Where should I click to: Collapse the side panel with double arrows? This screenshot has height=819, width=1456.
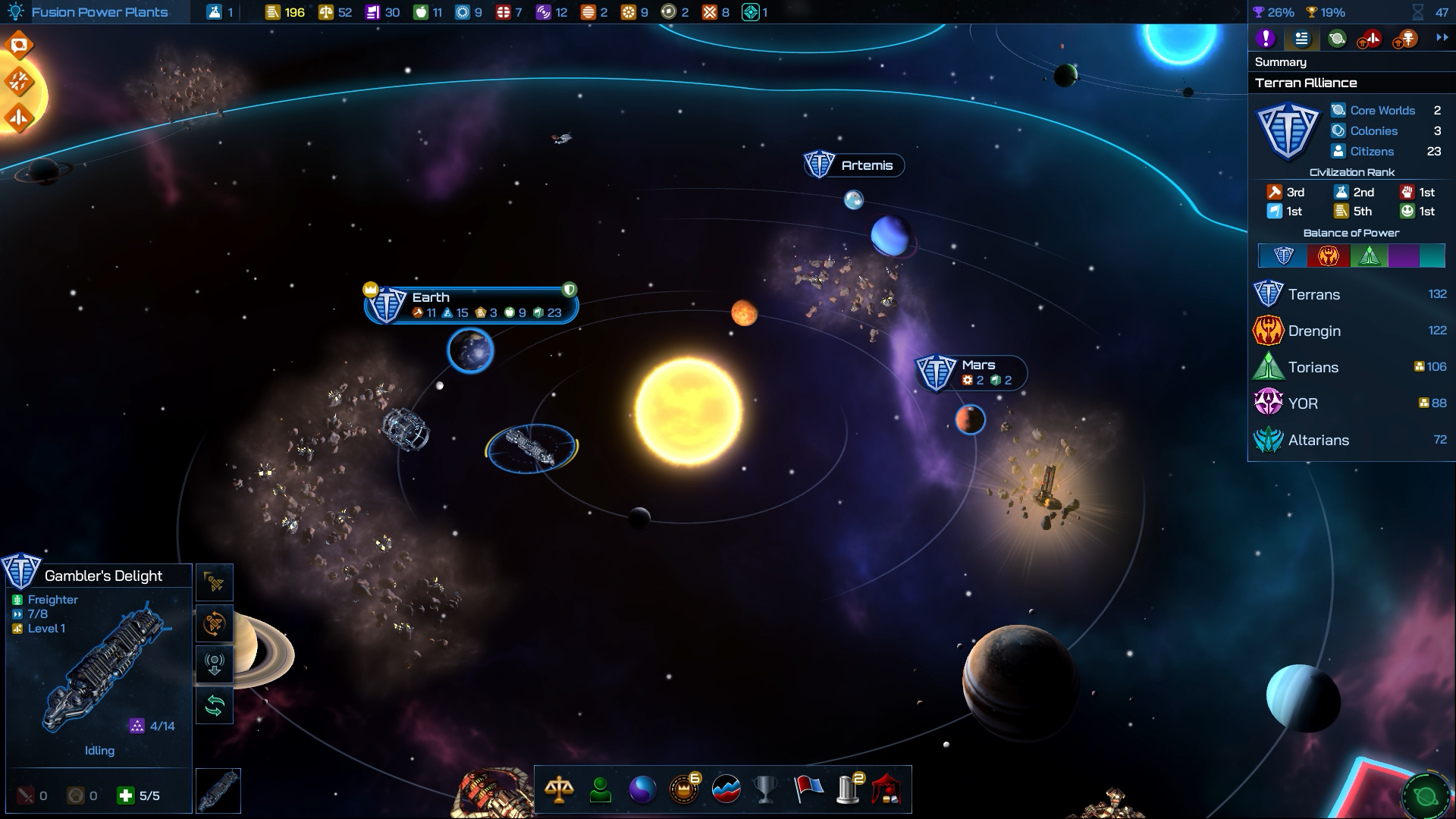1442,38
